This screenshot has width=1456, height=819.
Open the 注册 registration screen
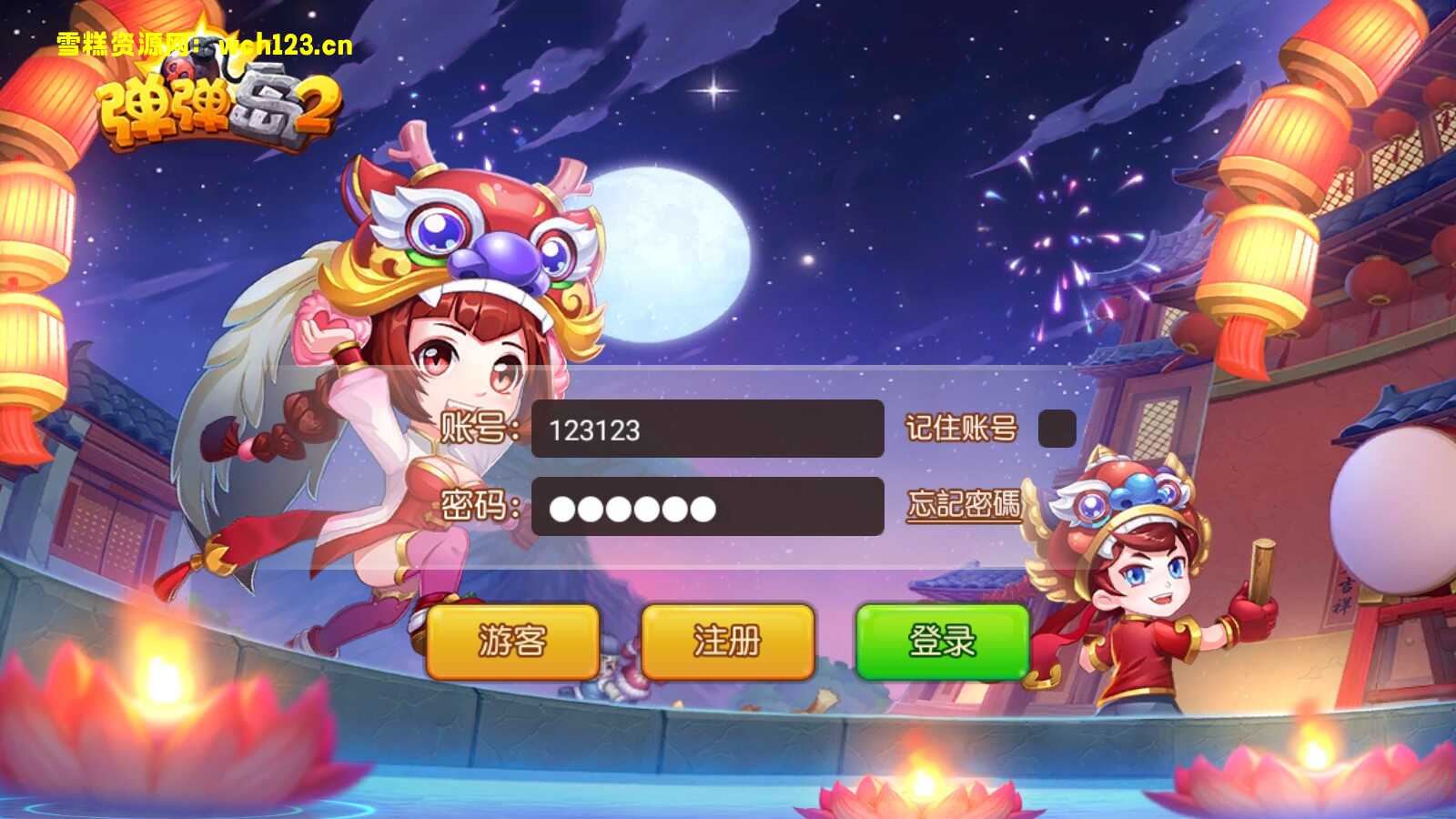pyautogui.click(x=728, y=642)
